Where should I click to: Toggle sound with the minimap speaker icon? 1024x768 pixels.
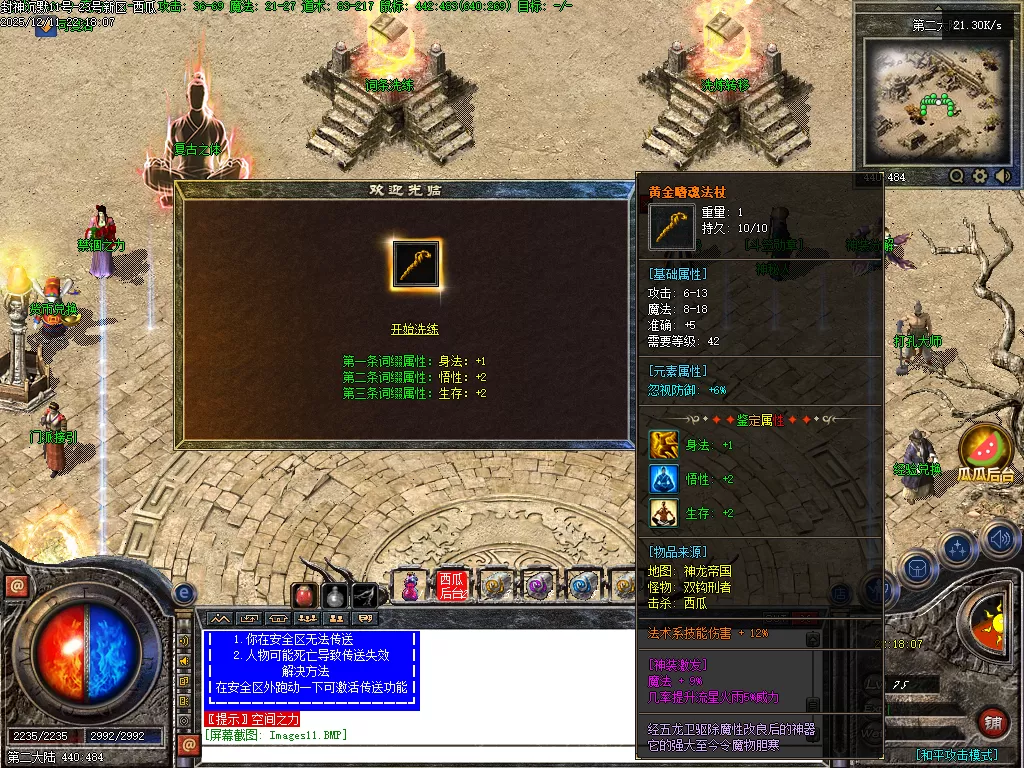(x=1002, y=177)
